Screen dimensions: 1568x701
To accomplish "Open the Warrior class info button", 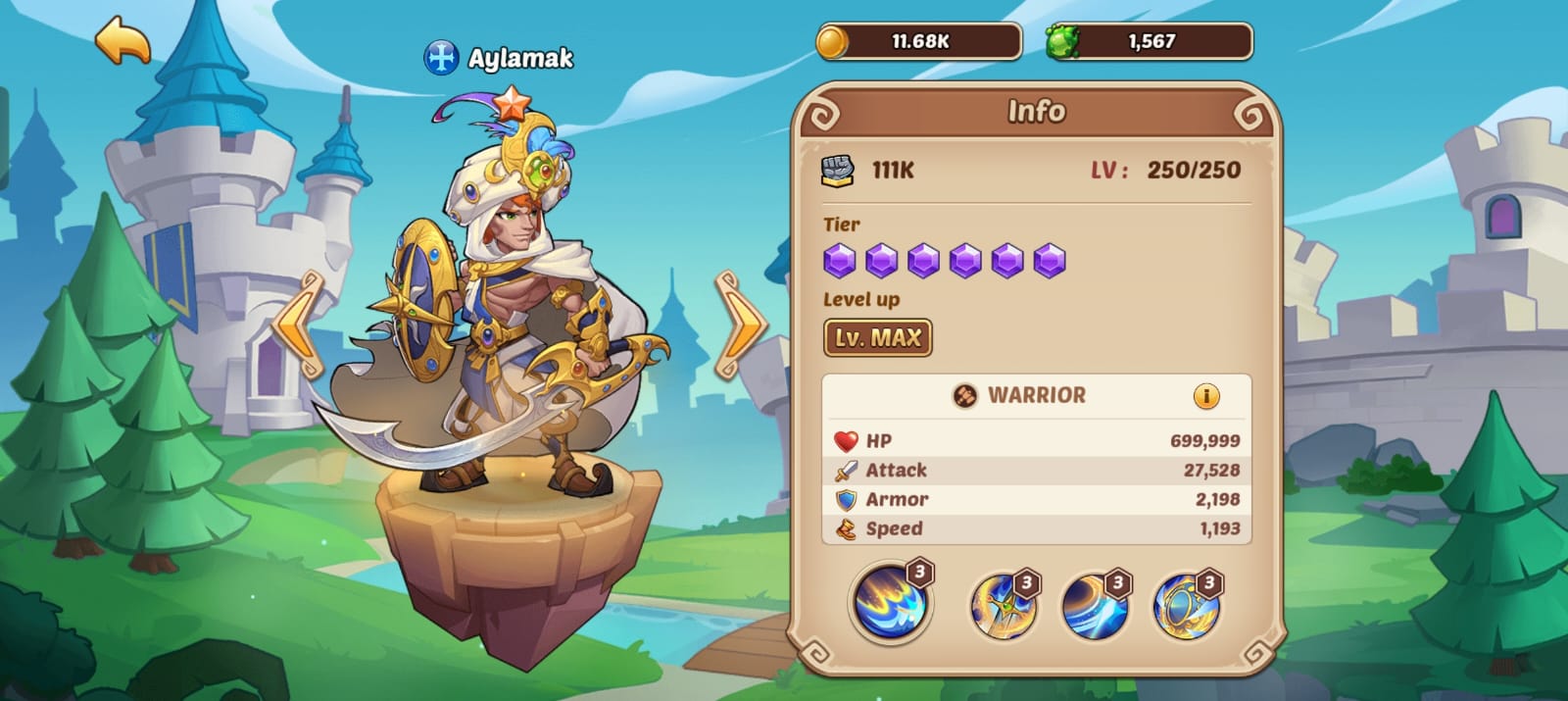I will pyautogui.click(x=1206, y=396).
